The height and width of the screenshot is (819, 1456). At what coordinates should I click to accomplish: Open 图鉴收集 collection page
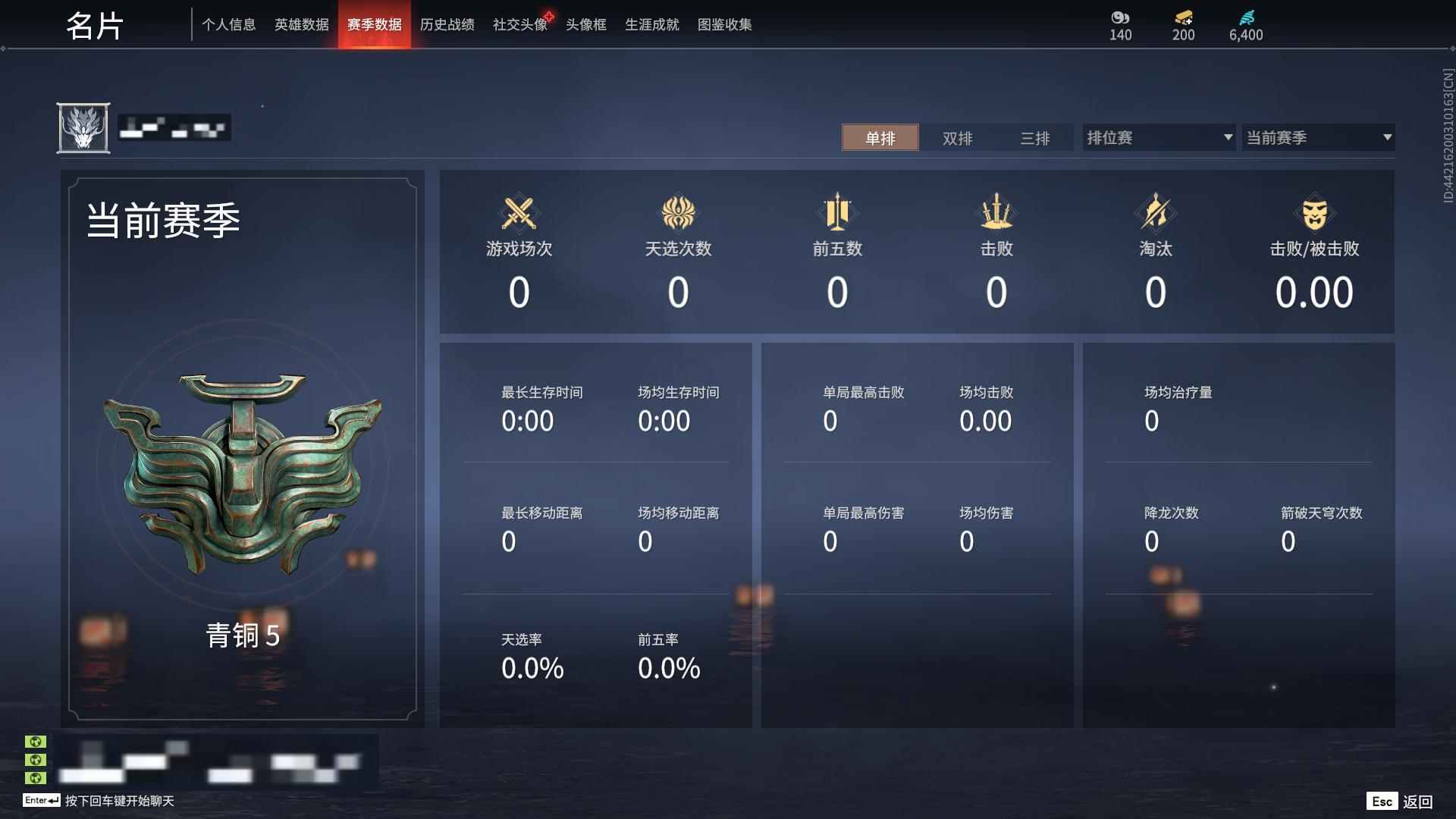(724, 24)
